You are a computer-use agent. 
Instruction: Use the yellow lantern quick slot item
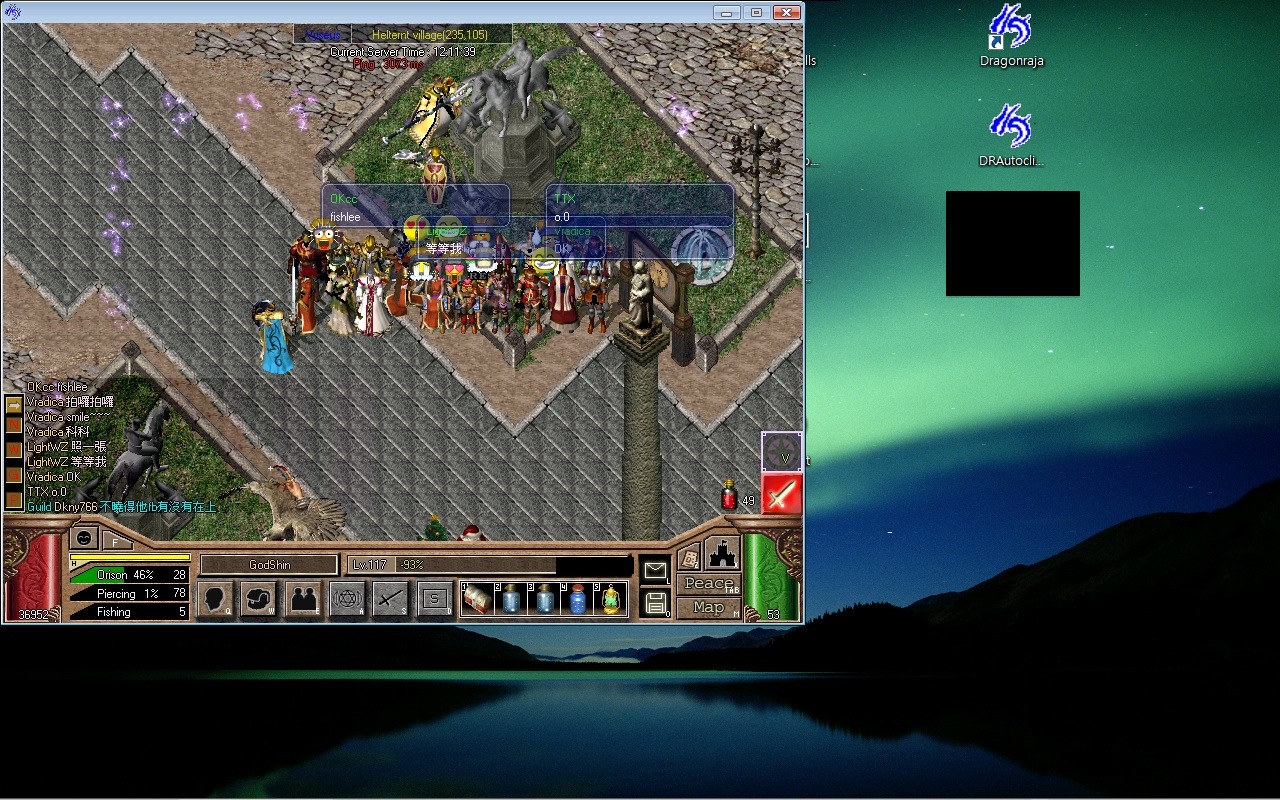(x=609, y=599)
